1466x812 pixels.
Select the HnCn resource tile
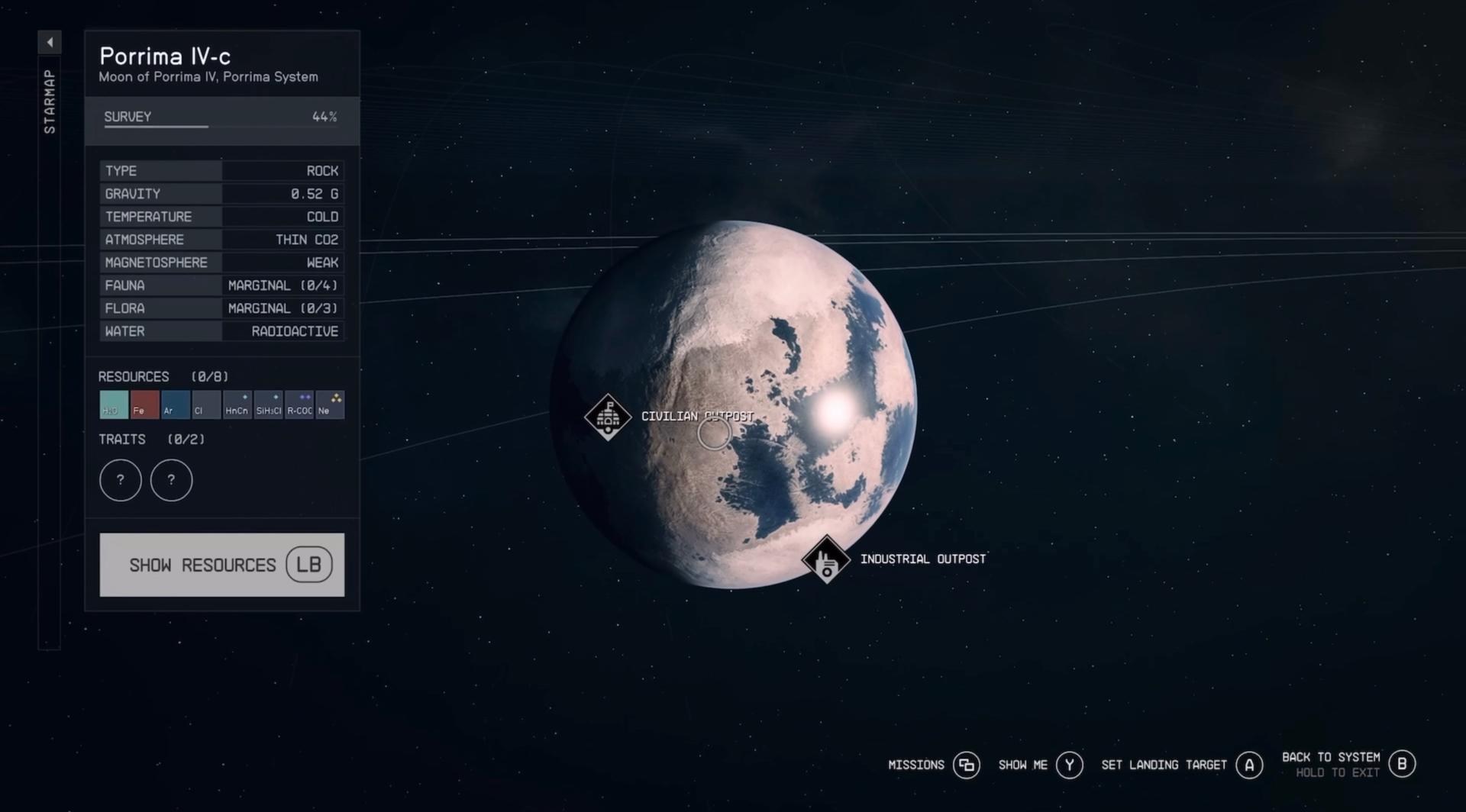tap(237, 404)
